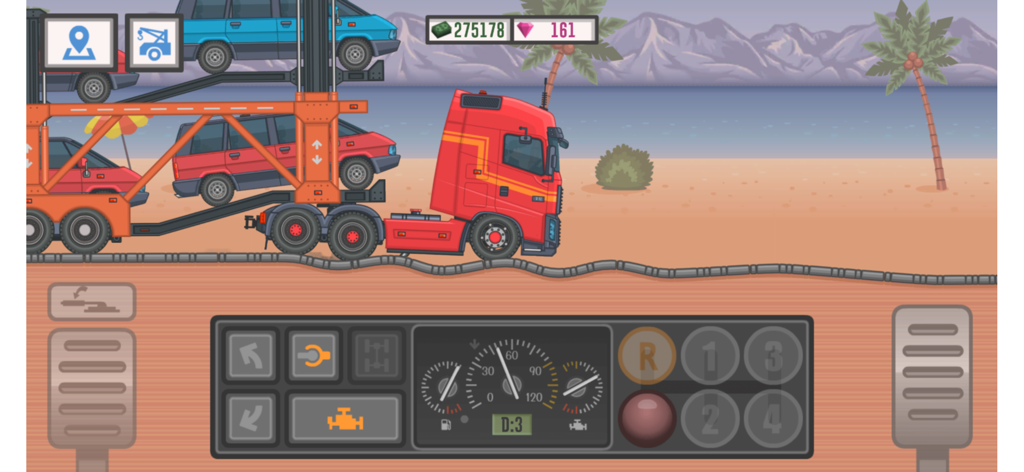
Task: Open the map location marker button
Action: tap(79, 42)
